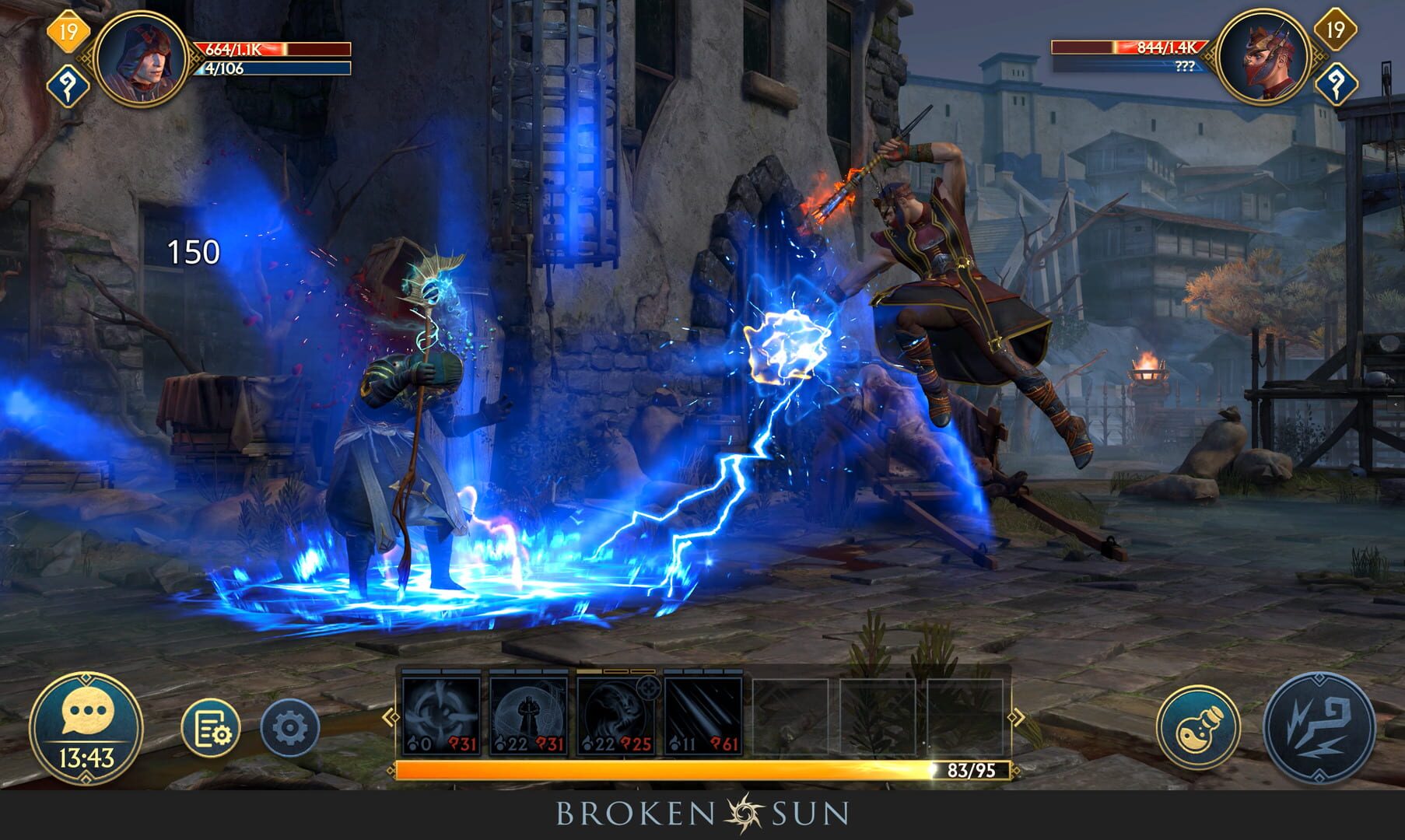Expand the right skill bar chevron
The image size is (1405, 840).
click(1017, 717)
